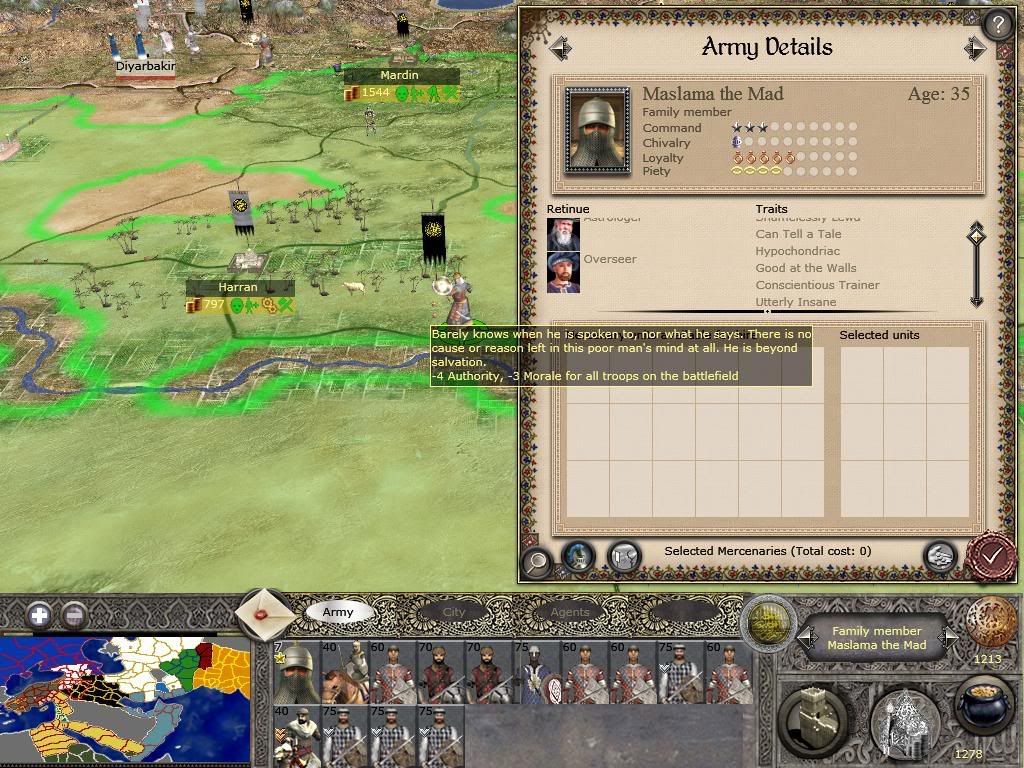Select the Overseer retinue portrait
Image resolution: width=1024 pixels, height=768 pixels.
563,272
